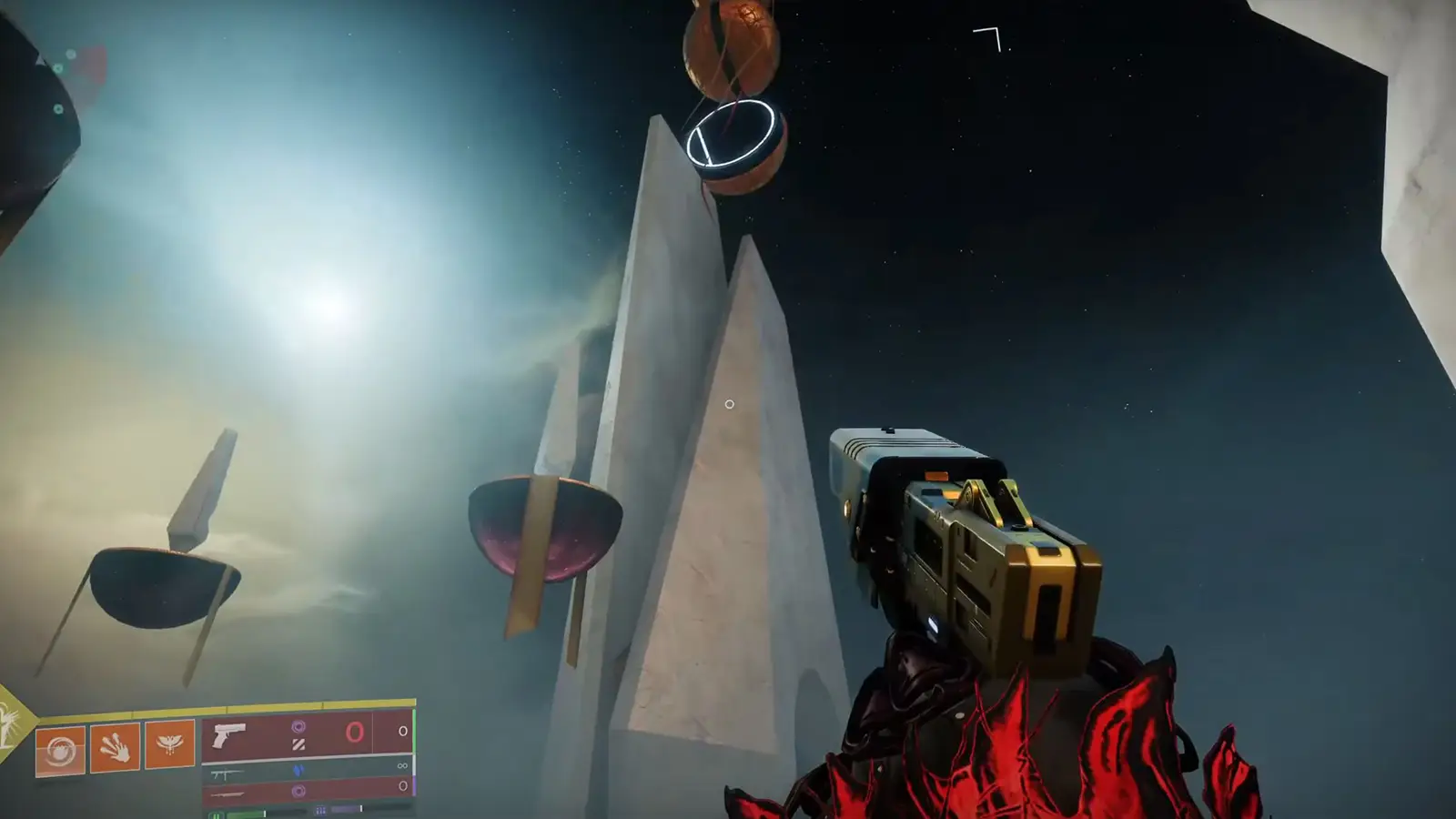Click the Void element icon beside the sidearm
The width and height of the screenshot is (1456, 819).
pyautogui.click(x=300, y=728)
